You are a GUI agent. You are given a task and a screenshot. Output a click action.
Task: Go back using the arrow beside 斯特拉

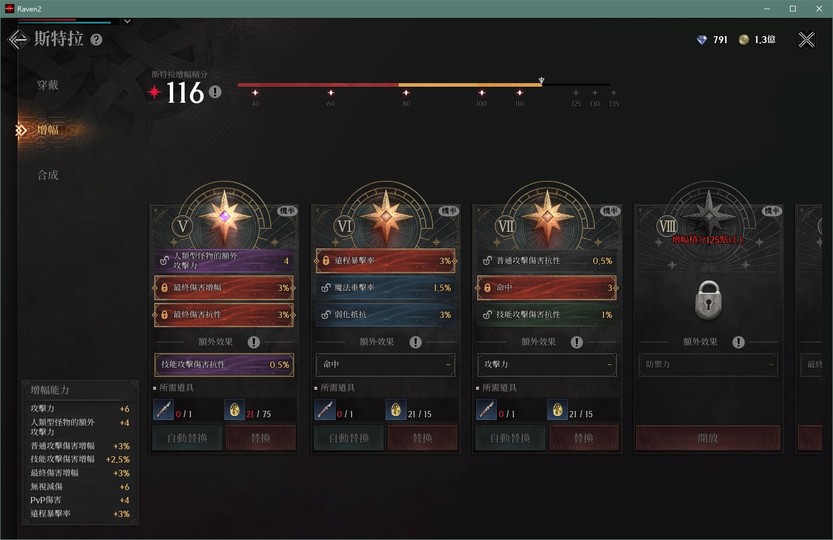(17, 40)
